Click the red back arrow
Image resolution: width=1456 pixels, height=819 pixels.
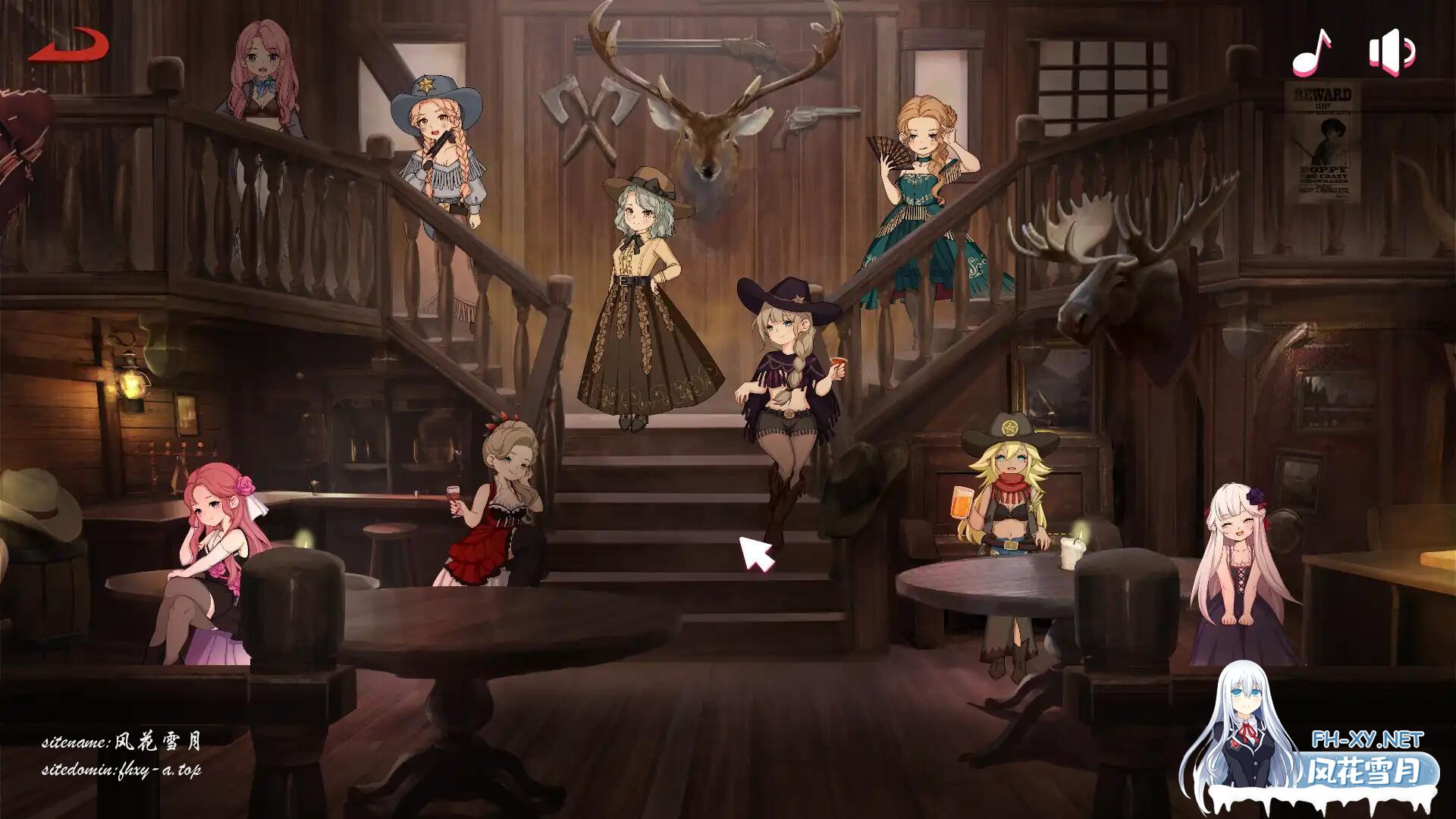point(69,45)
